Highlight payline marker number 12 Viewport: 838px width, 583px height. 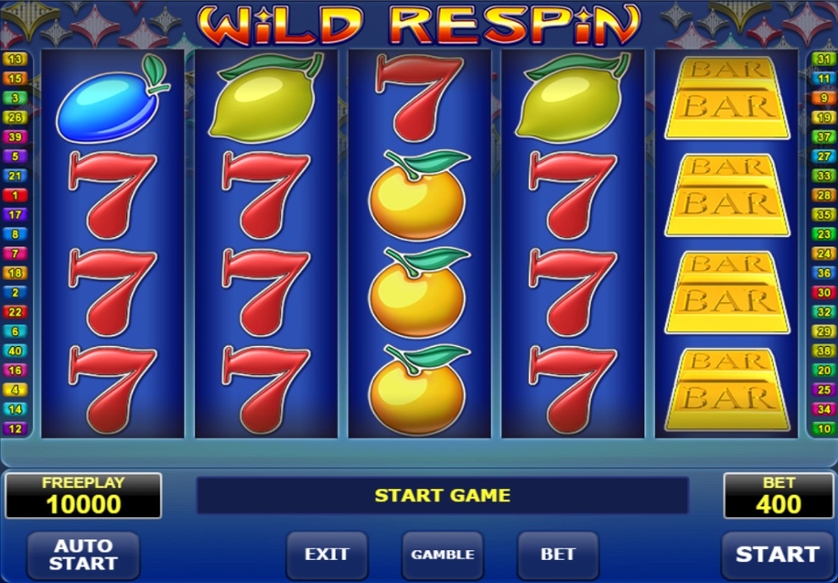(x=15, y=428)
